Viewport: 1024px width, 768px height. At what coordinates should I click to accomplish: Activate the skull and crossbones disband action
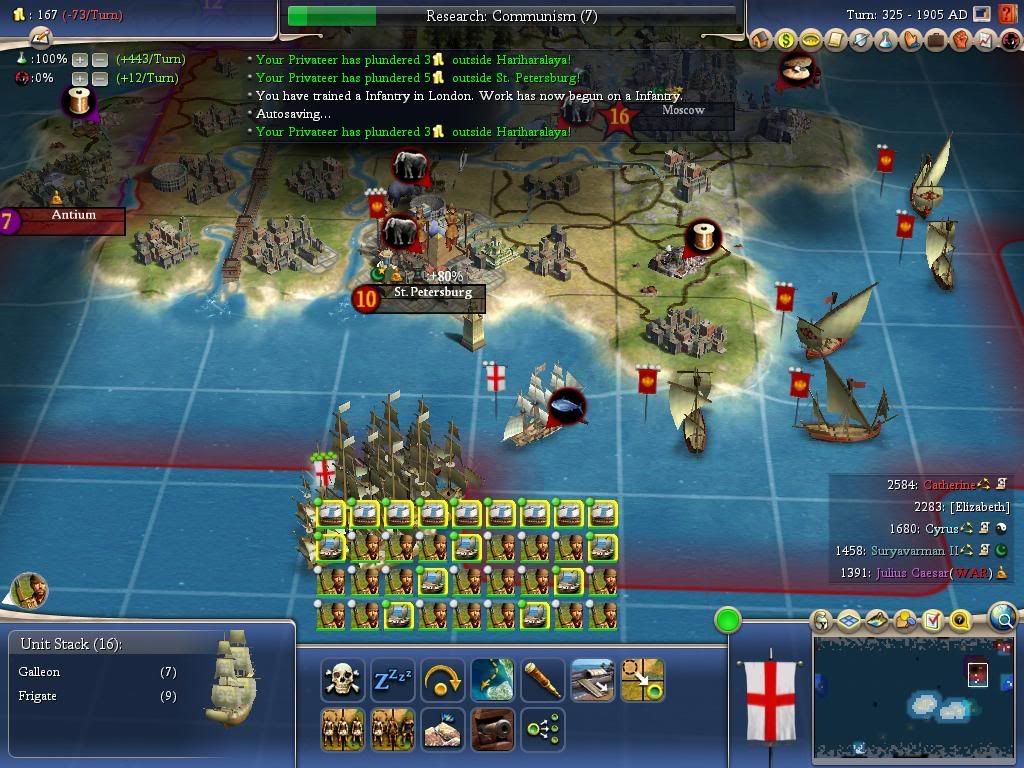[343, 680]
